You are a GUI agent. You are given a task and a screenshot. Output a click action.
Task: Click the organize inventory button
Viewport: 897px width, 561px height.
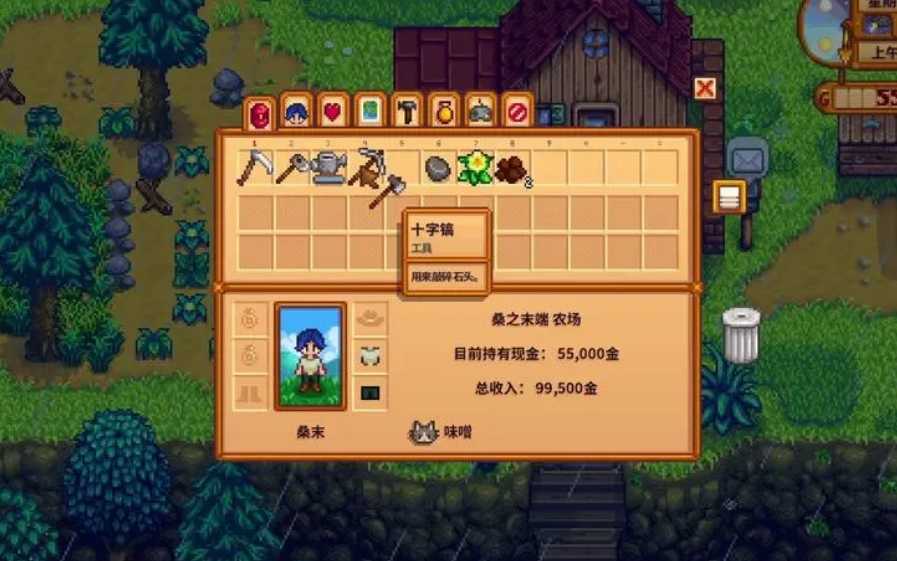729,197
